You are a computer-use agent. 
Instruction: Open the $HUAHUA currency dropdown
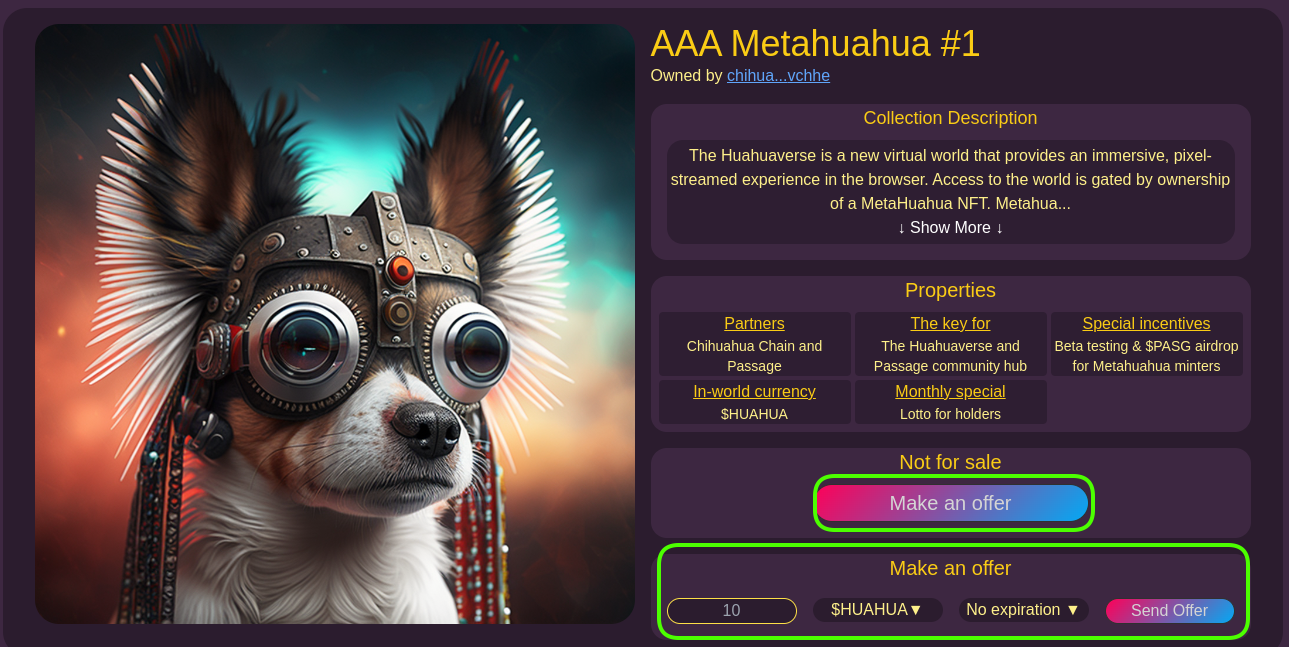click(x=877, y=610)
